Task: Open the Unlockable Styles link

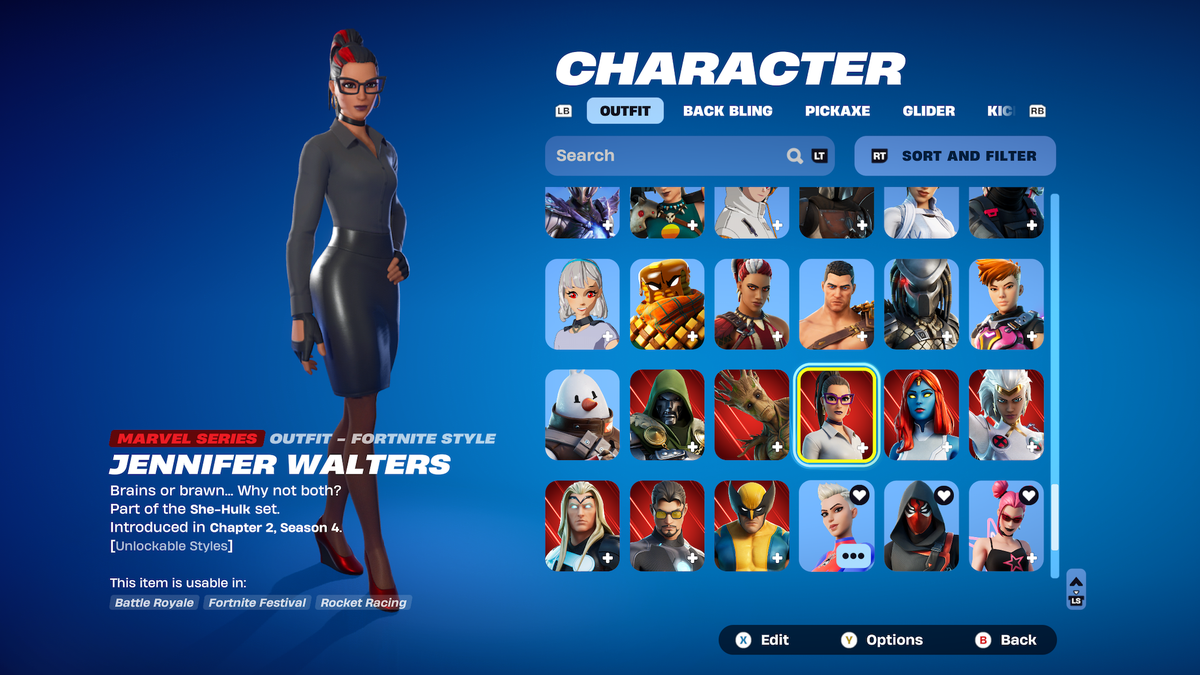Action: 173,546
